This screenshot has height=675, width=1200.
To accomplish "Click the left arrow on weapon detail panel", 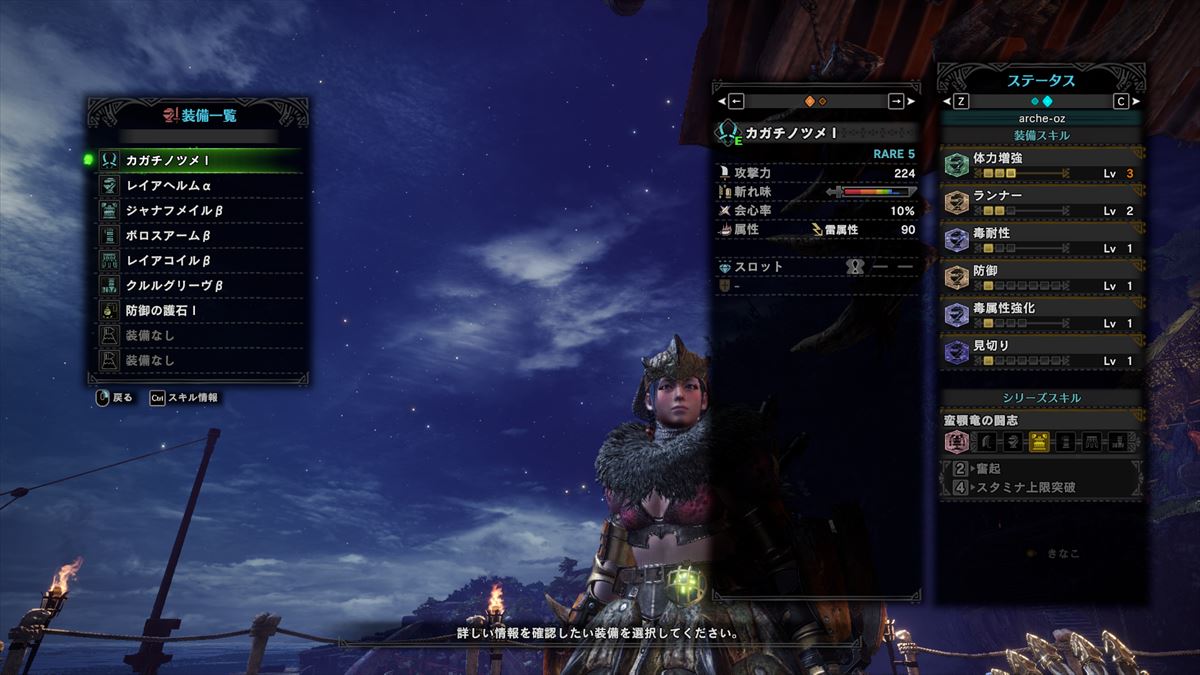I will coord(736,101).
